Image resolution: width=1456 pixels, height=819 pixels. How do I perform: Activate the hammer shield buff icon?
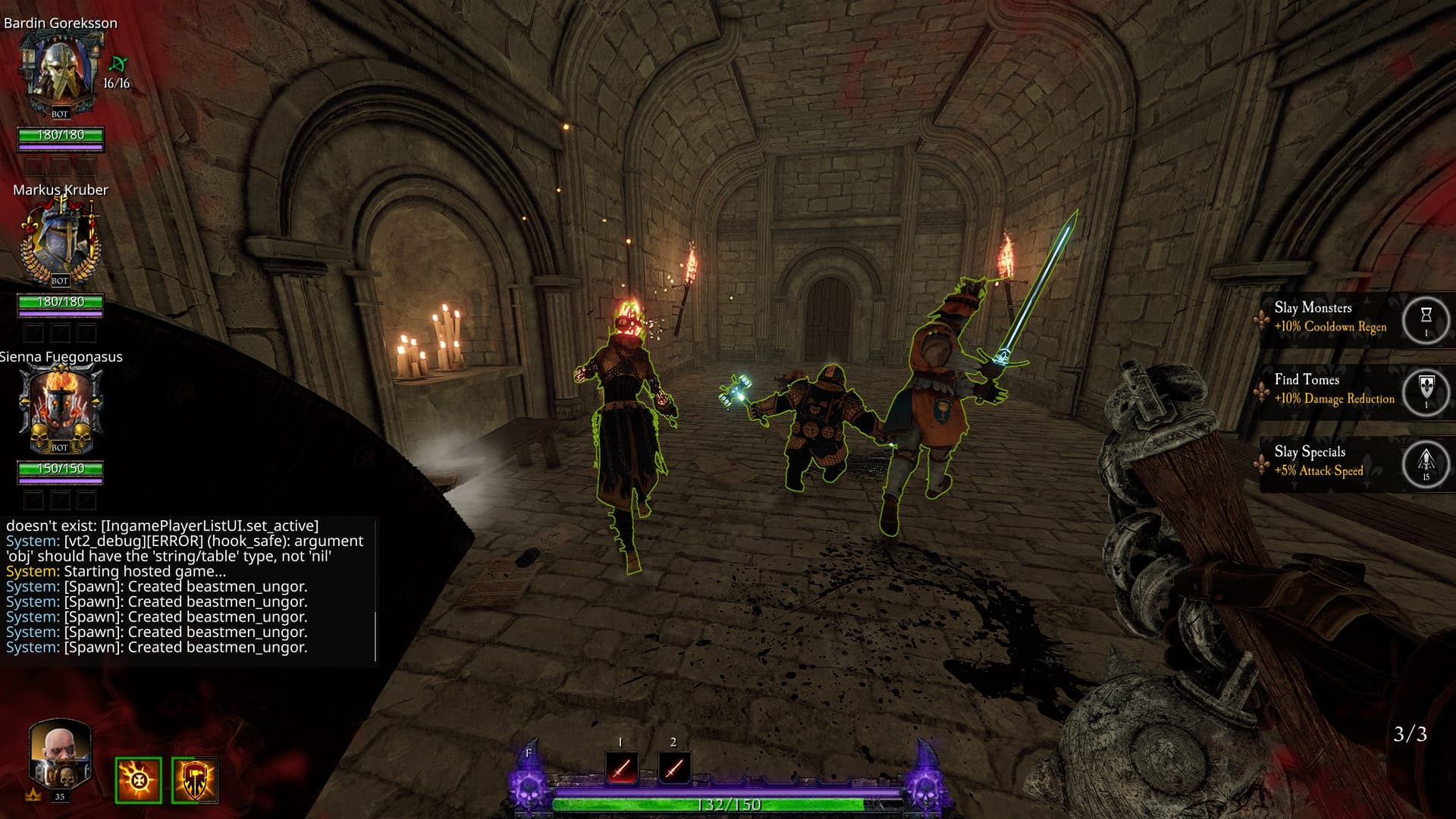[195, 780]
